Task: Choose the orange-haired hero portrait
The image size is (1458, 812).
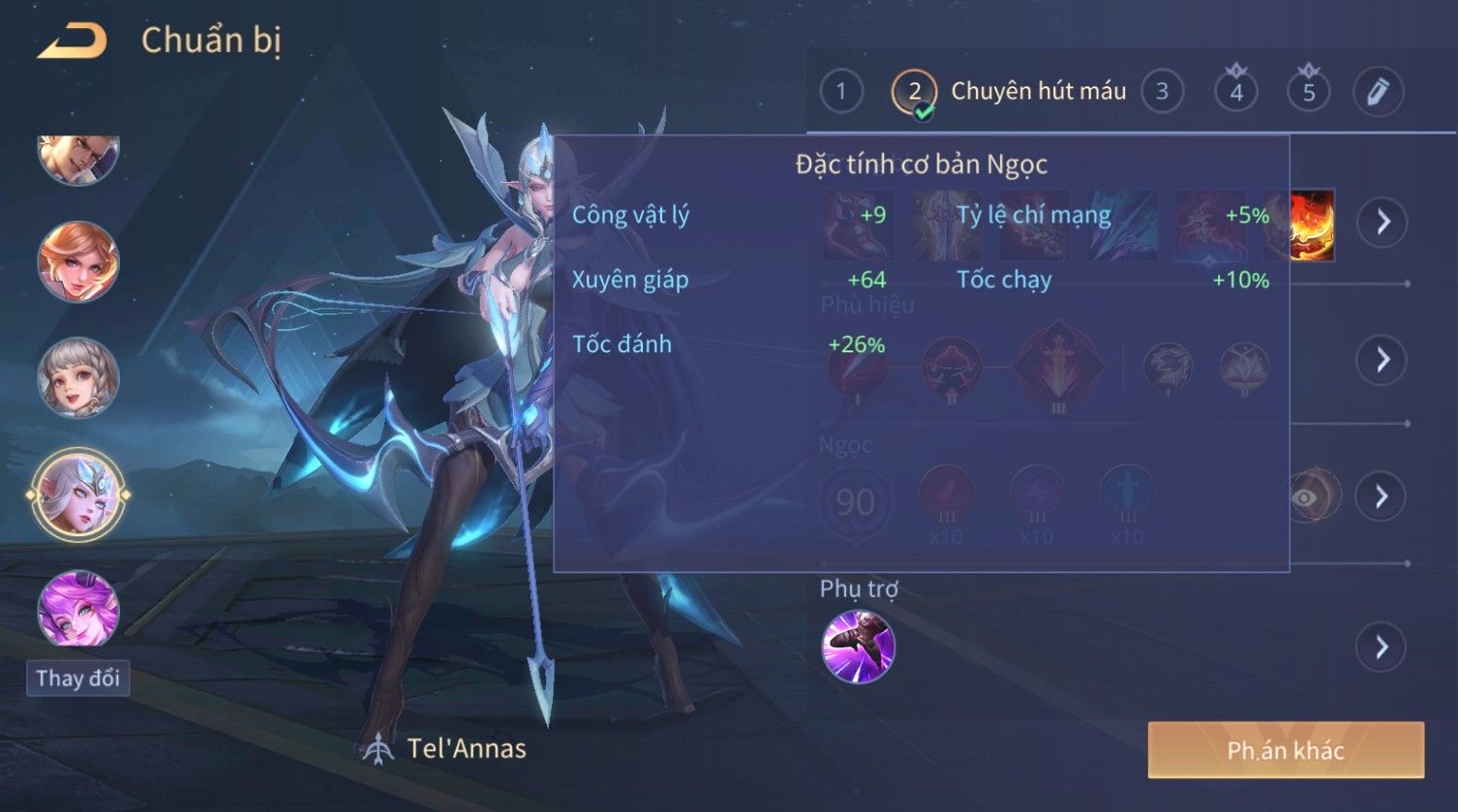Action: click(77, 261)
